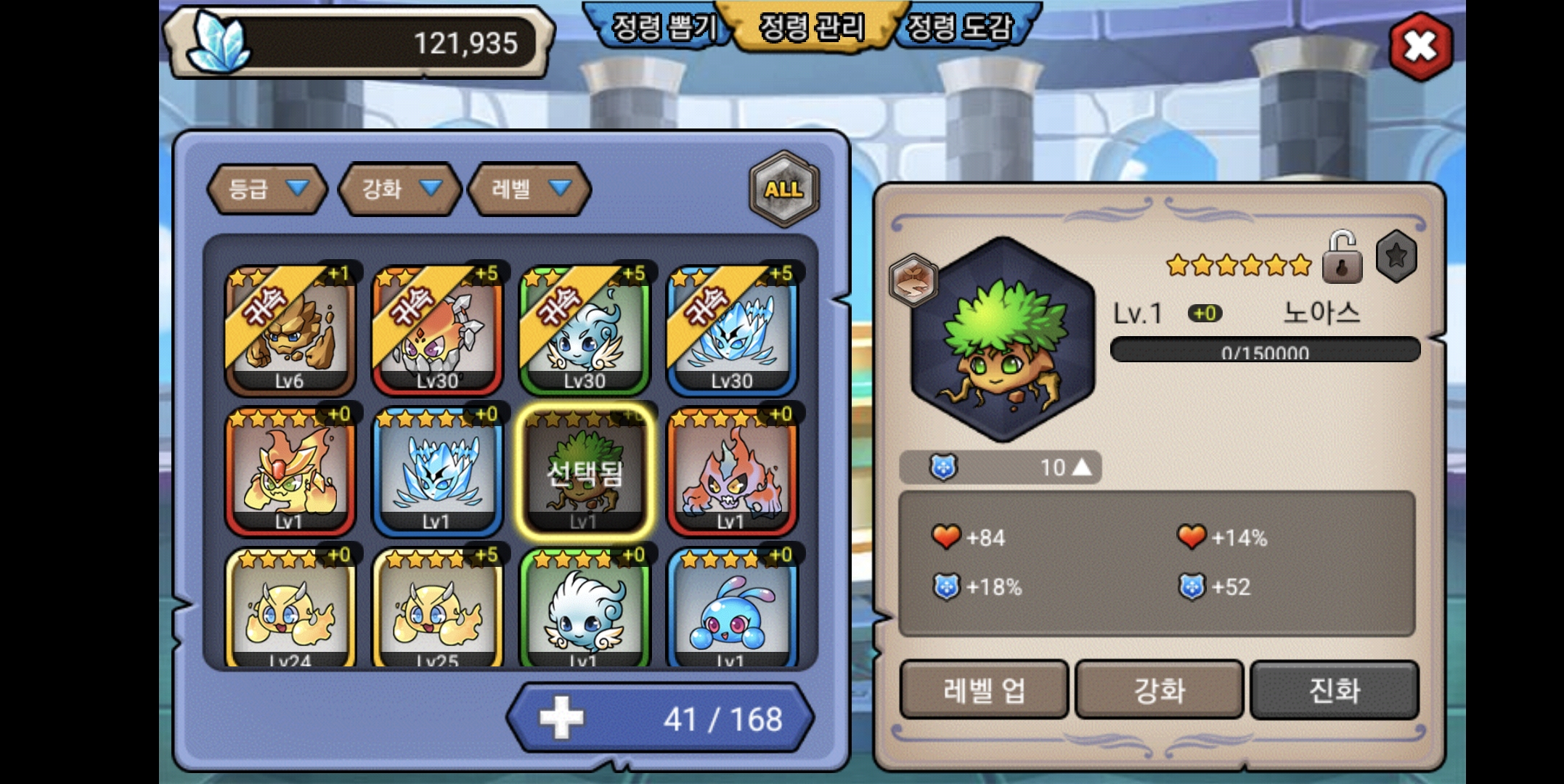
Task: Switch to the 정령 도감 tab
Action: (x=960, y=29)
